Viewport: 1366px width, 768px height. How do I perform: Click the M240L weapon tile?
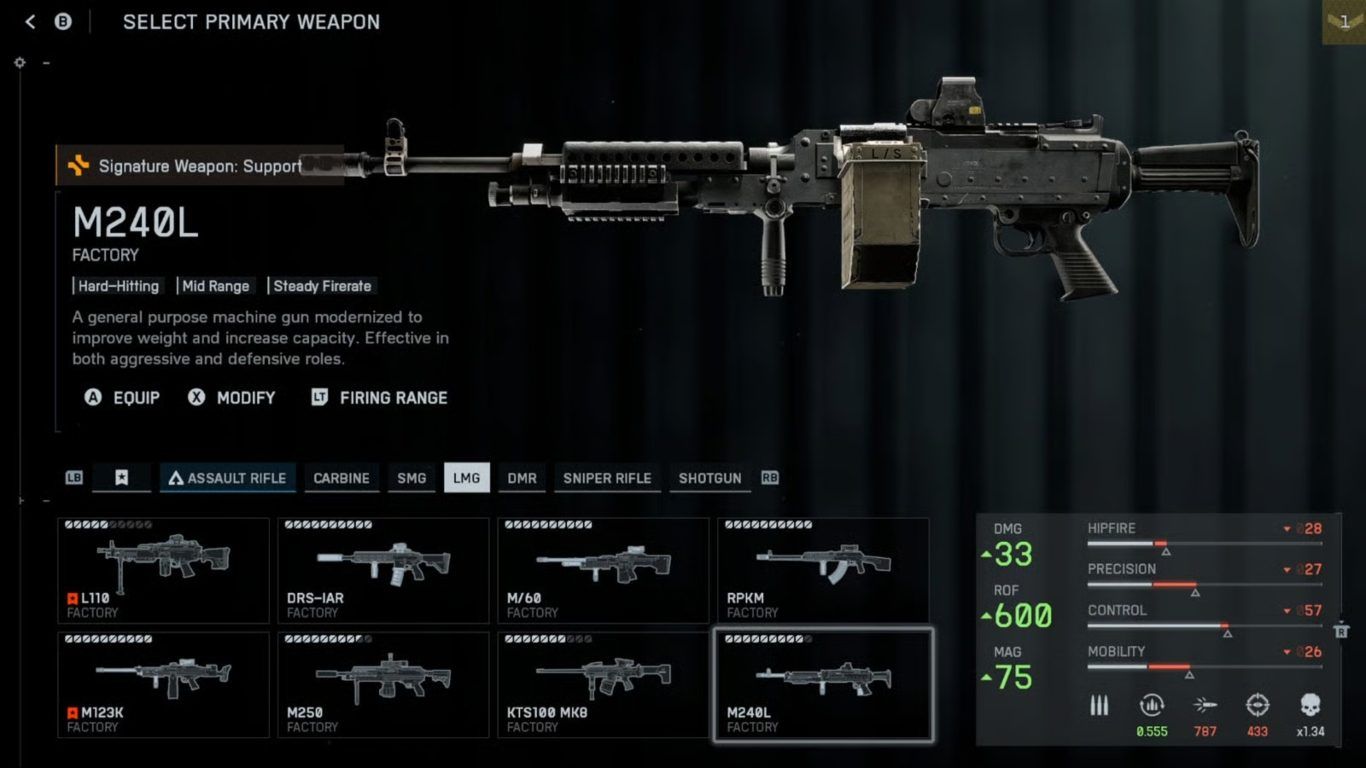[x=823, y=685]
